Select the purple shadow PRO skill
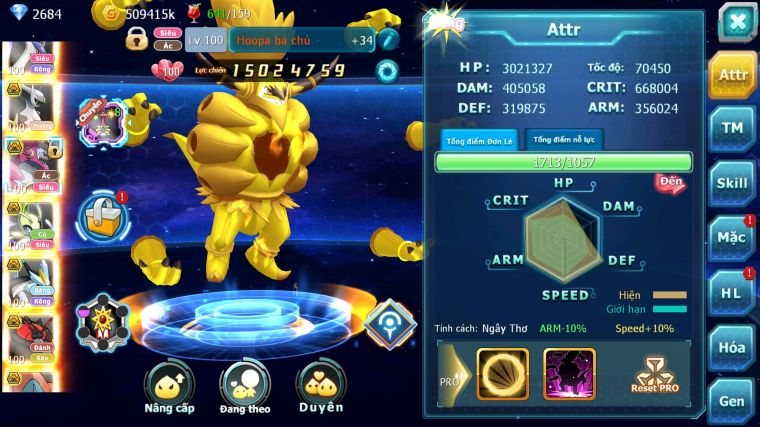This screenshot has width=760, height=427. pos(569,373)
